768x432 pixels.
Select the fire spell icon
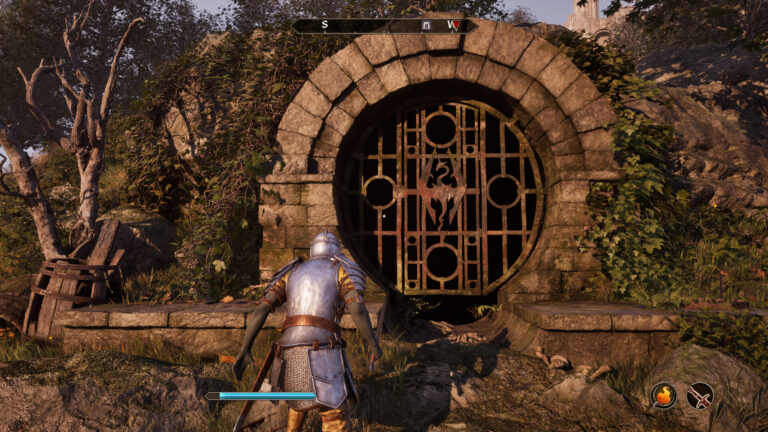[x=664, y=395]
